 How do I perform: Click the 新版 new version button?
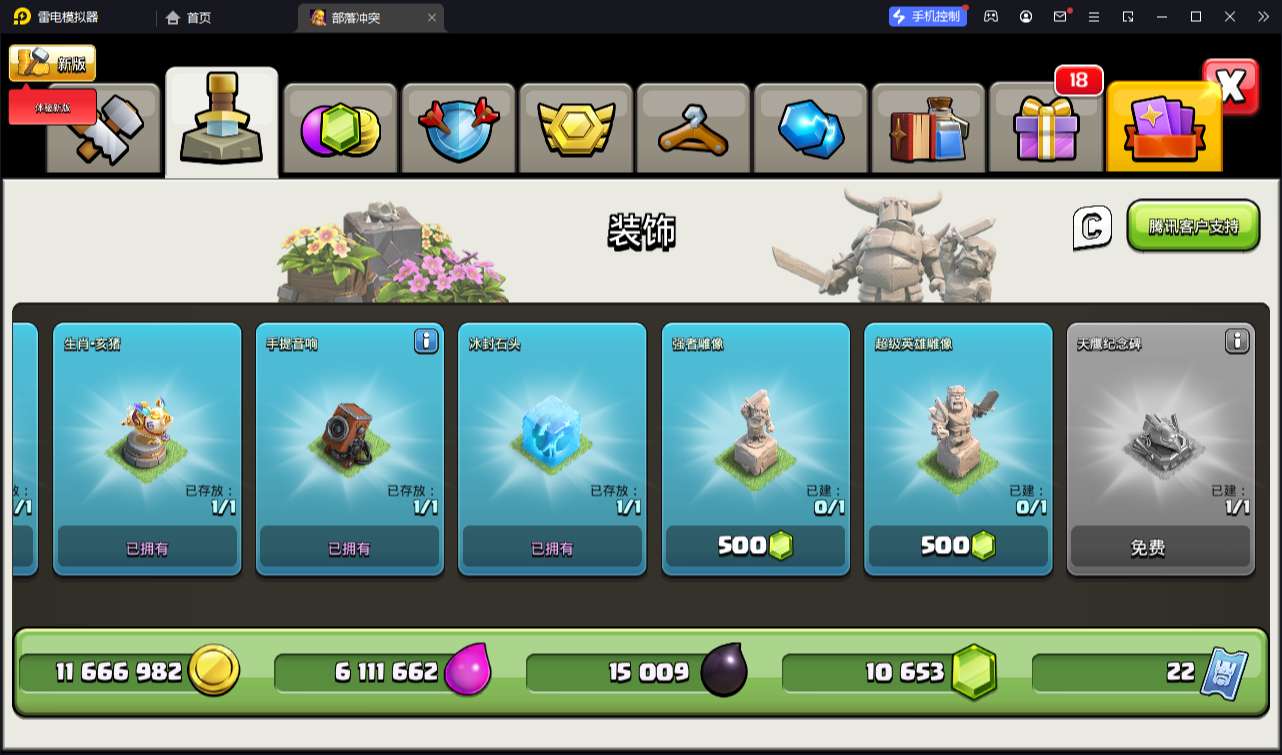[x=53, y=64]
